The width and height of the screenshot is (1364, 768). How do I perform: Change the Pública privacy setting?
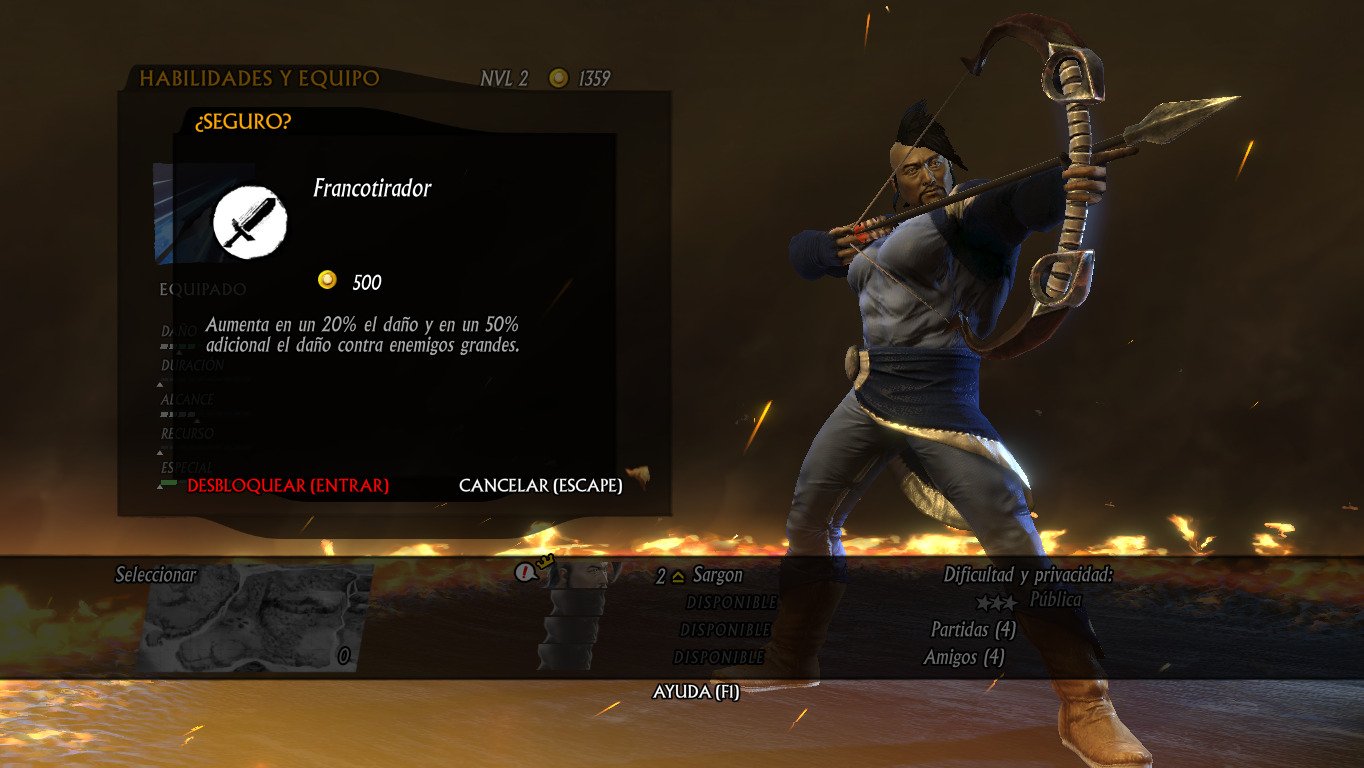pyautogui.click(x=1055, y=600)
